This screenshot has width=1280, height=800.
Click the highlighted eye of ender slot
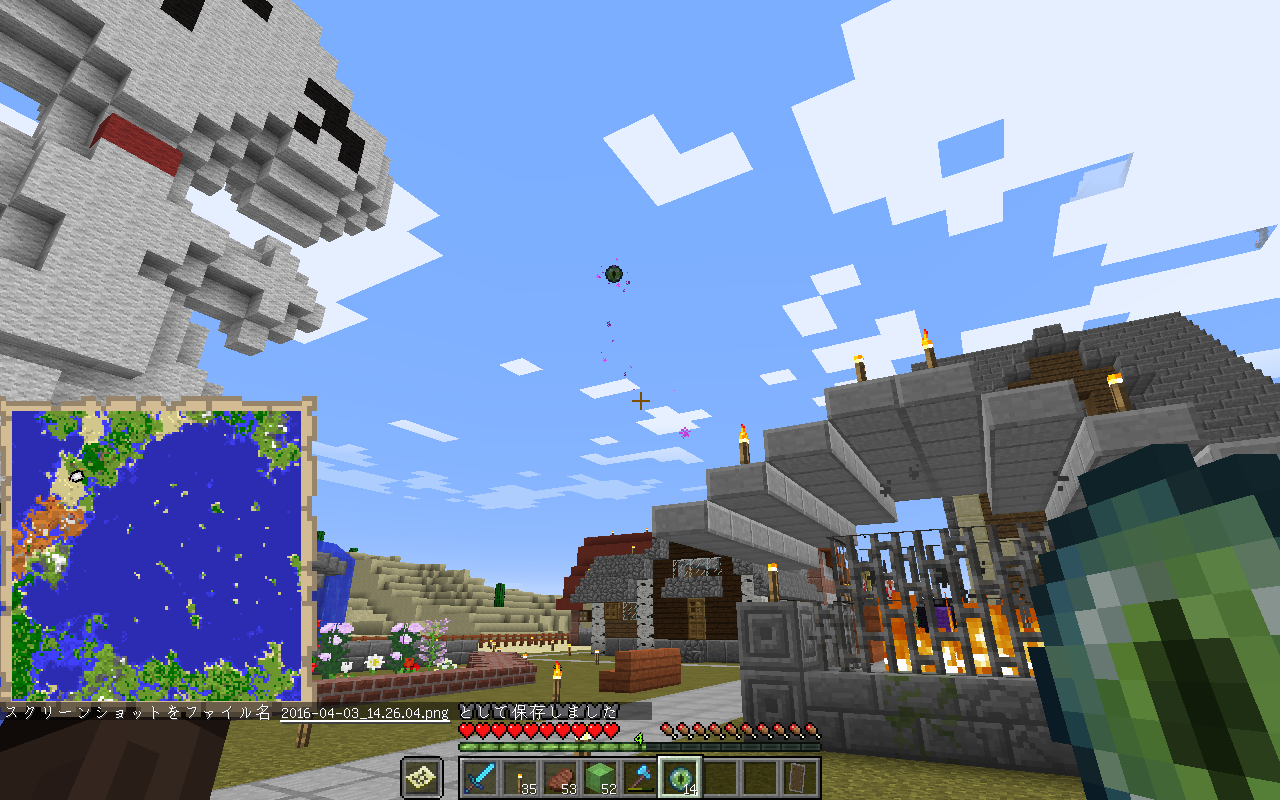(x=680, y=778)
